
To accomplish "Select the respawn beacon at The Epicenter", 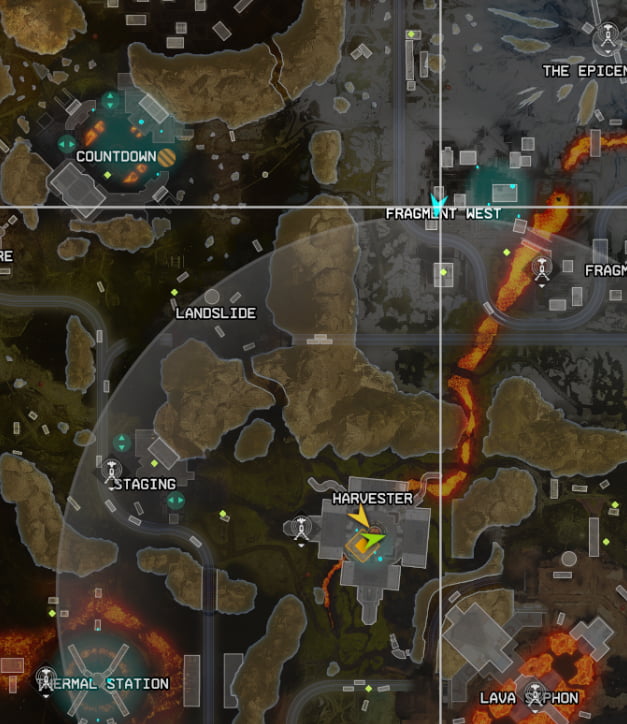I will (605, 40).
